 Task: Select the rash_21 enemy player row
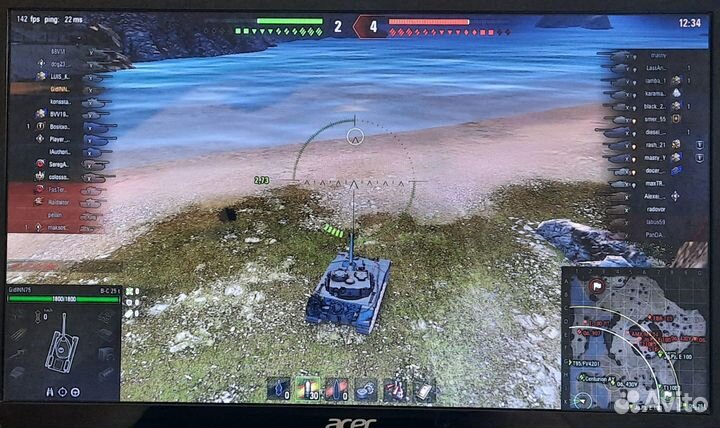pos(655,144)
